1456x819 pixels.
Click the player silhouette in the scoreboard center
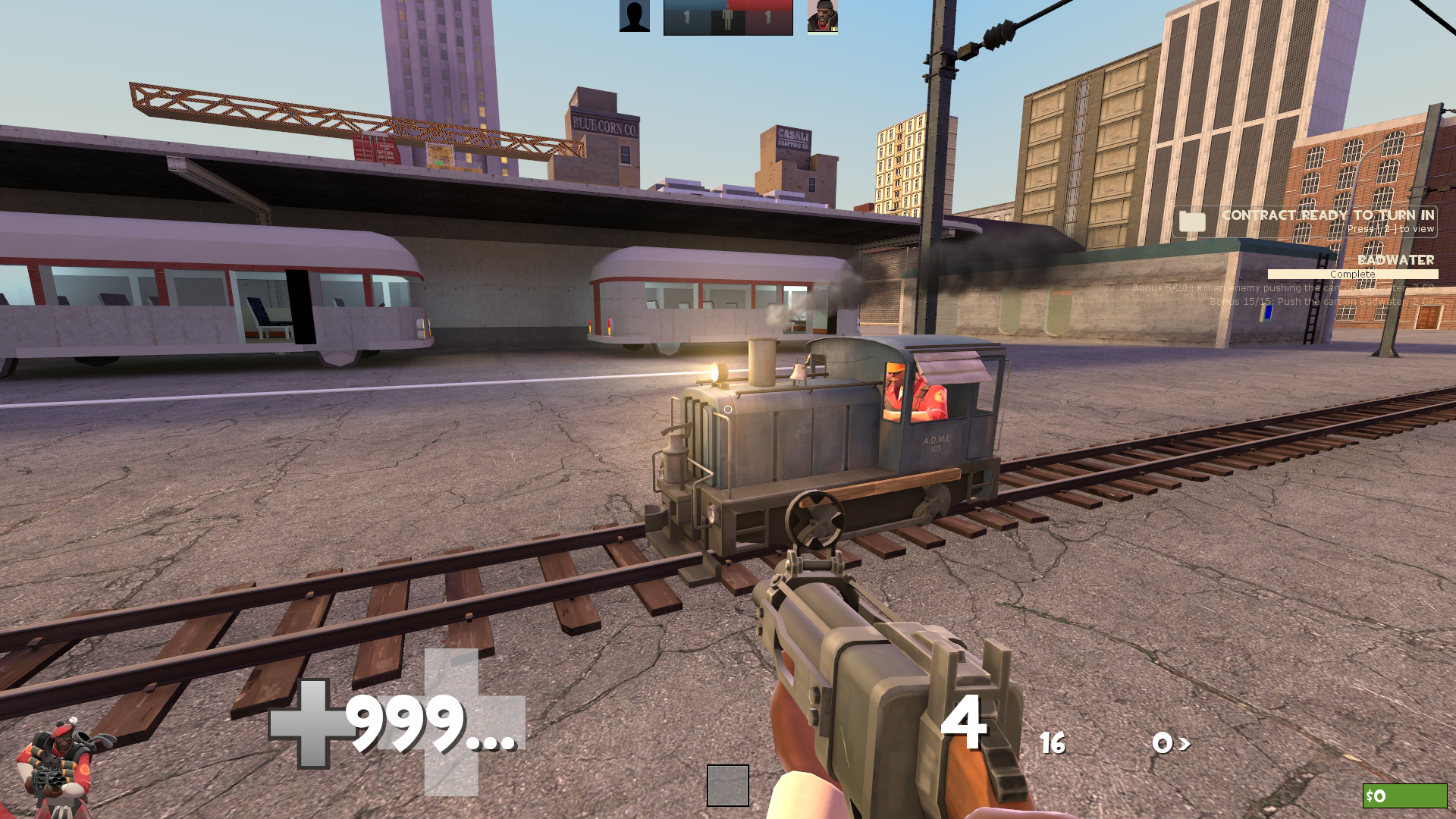coord(727,18)
